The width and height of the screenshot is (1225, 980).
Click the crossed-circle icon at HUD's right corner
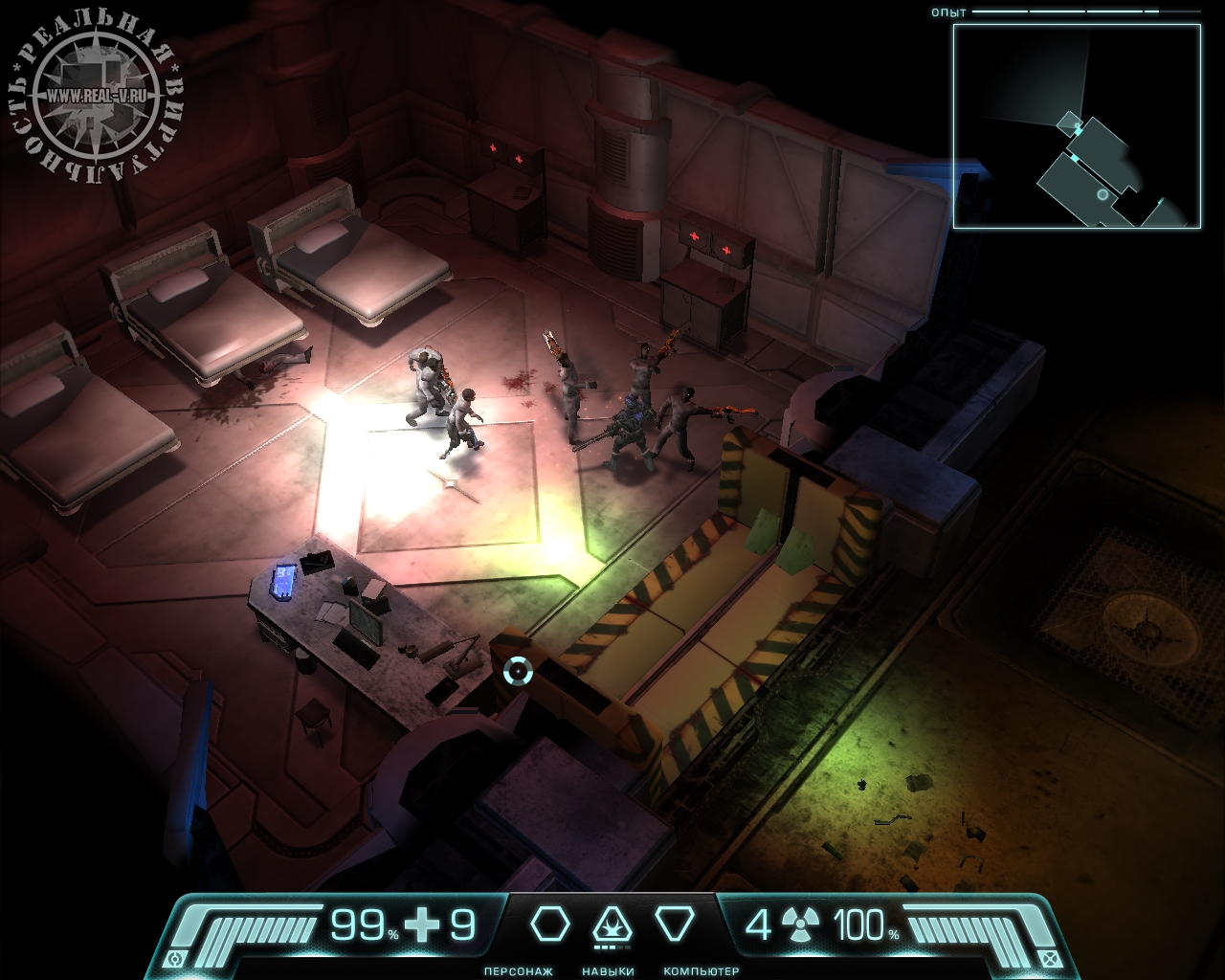(1051, 959)
